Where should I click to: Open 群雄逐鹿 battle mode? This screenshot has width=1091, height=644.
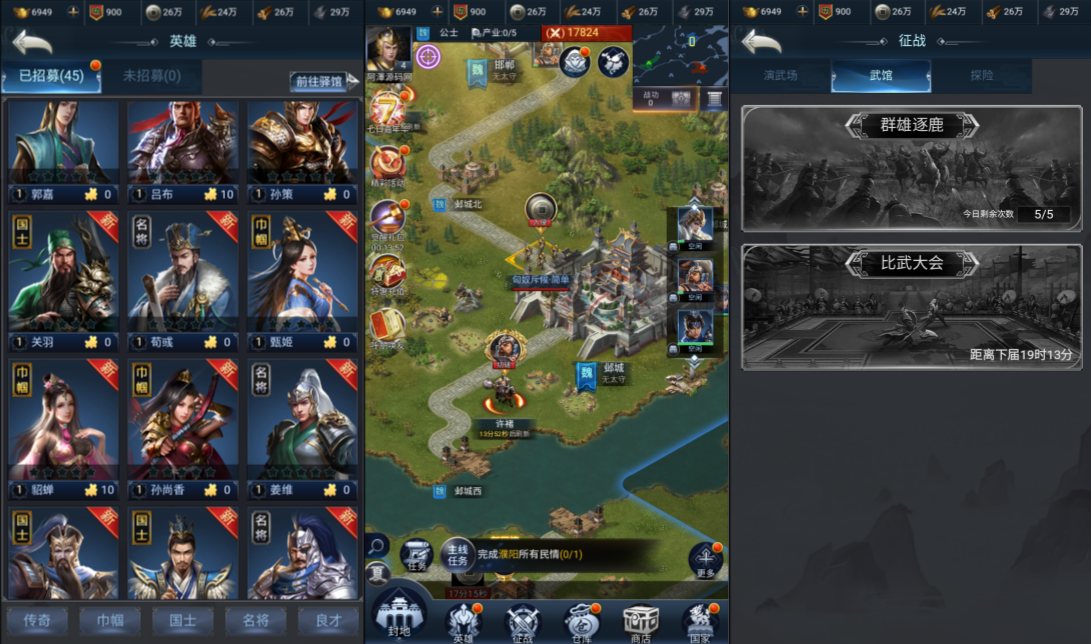911,168
